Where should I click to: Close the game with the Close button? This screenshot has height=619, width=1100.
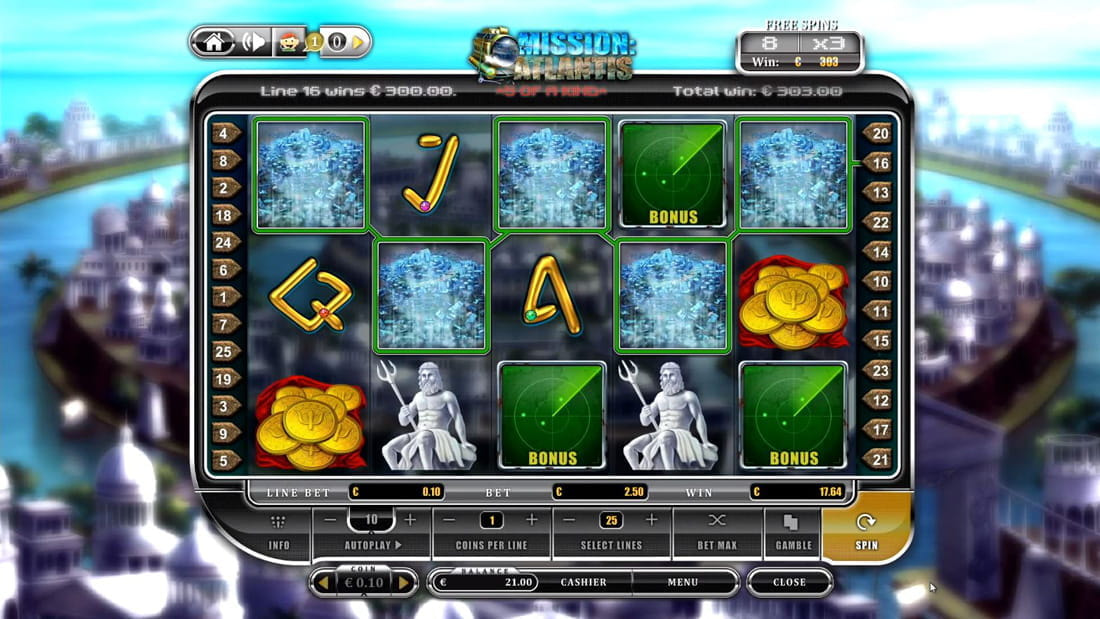789,582
